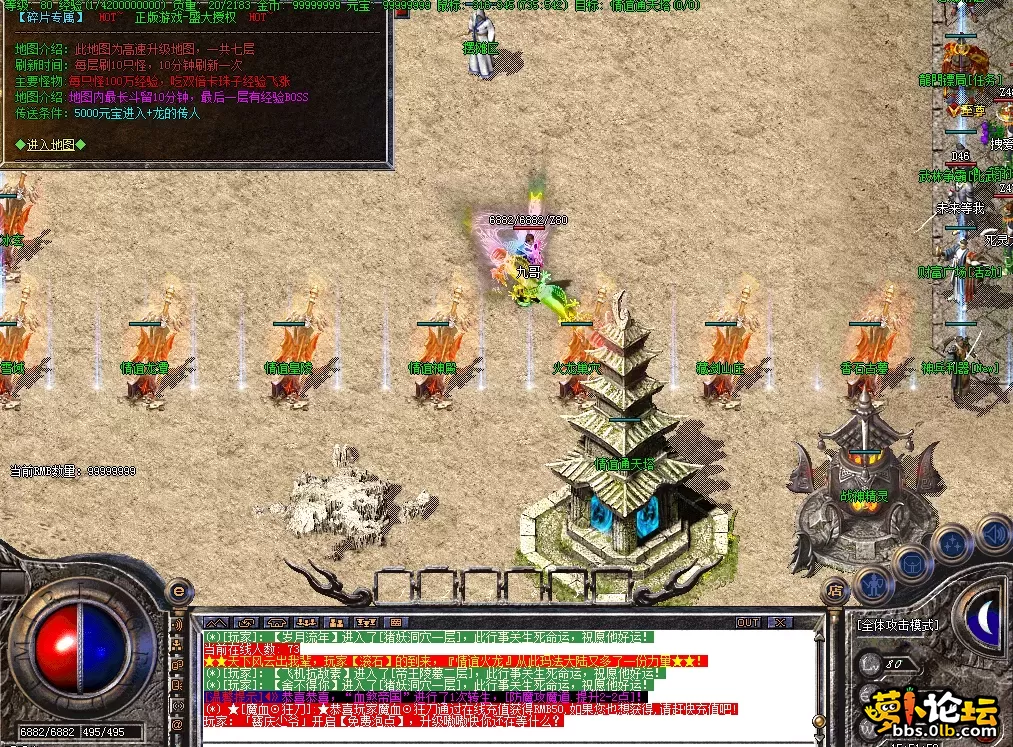The height and width of the screenshot is (747, 1013).
Task: Follow the 进入地图 link in the map panel
Action: coord(50,144)
